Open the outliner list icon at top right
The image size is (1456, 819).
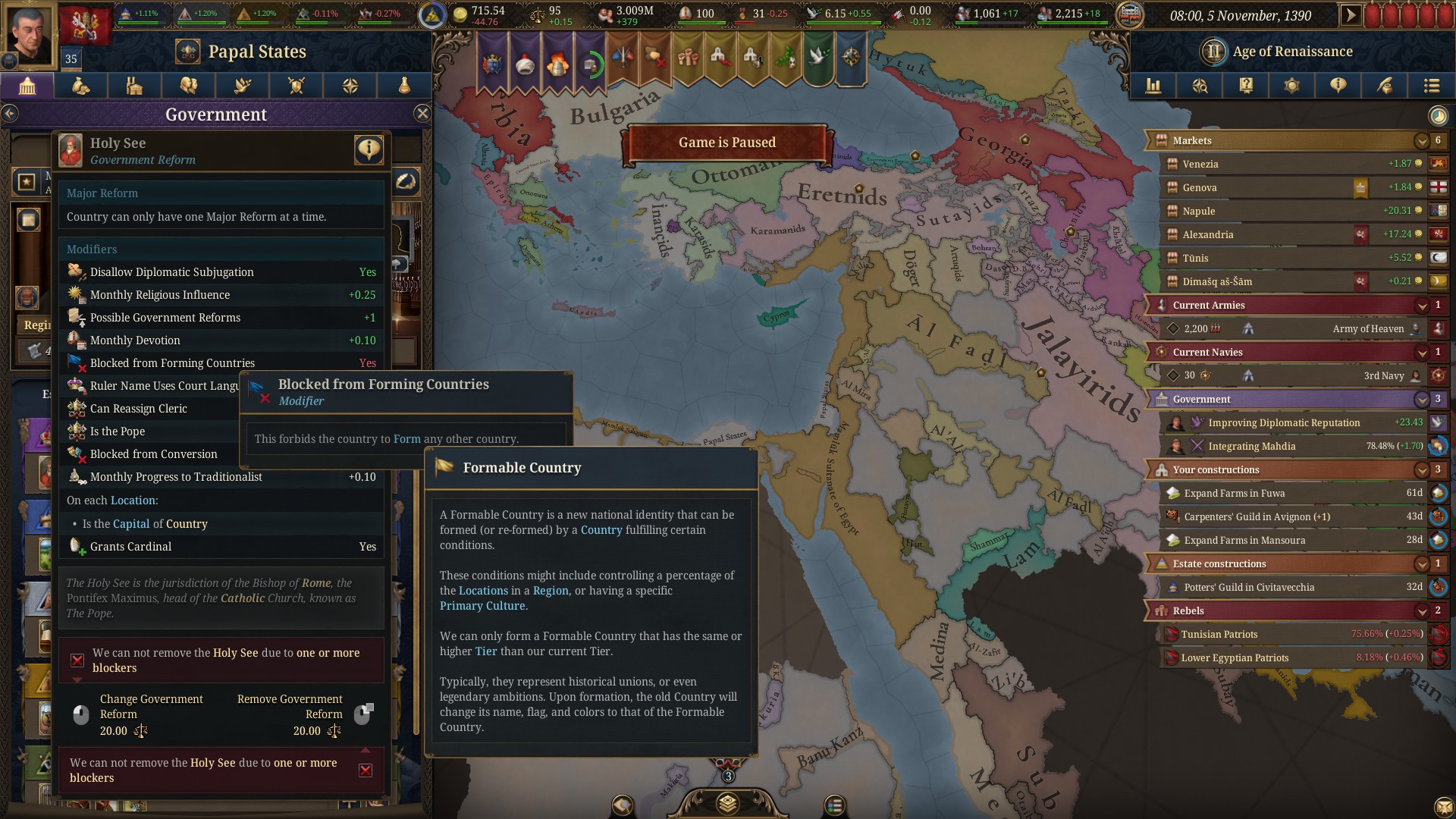click(1432, 86)
